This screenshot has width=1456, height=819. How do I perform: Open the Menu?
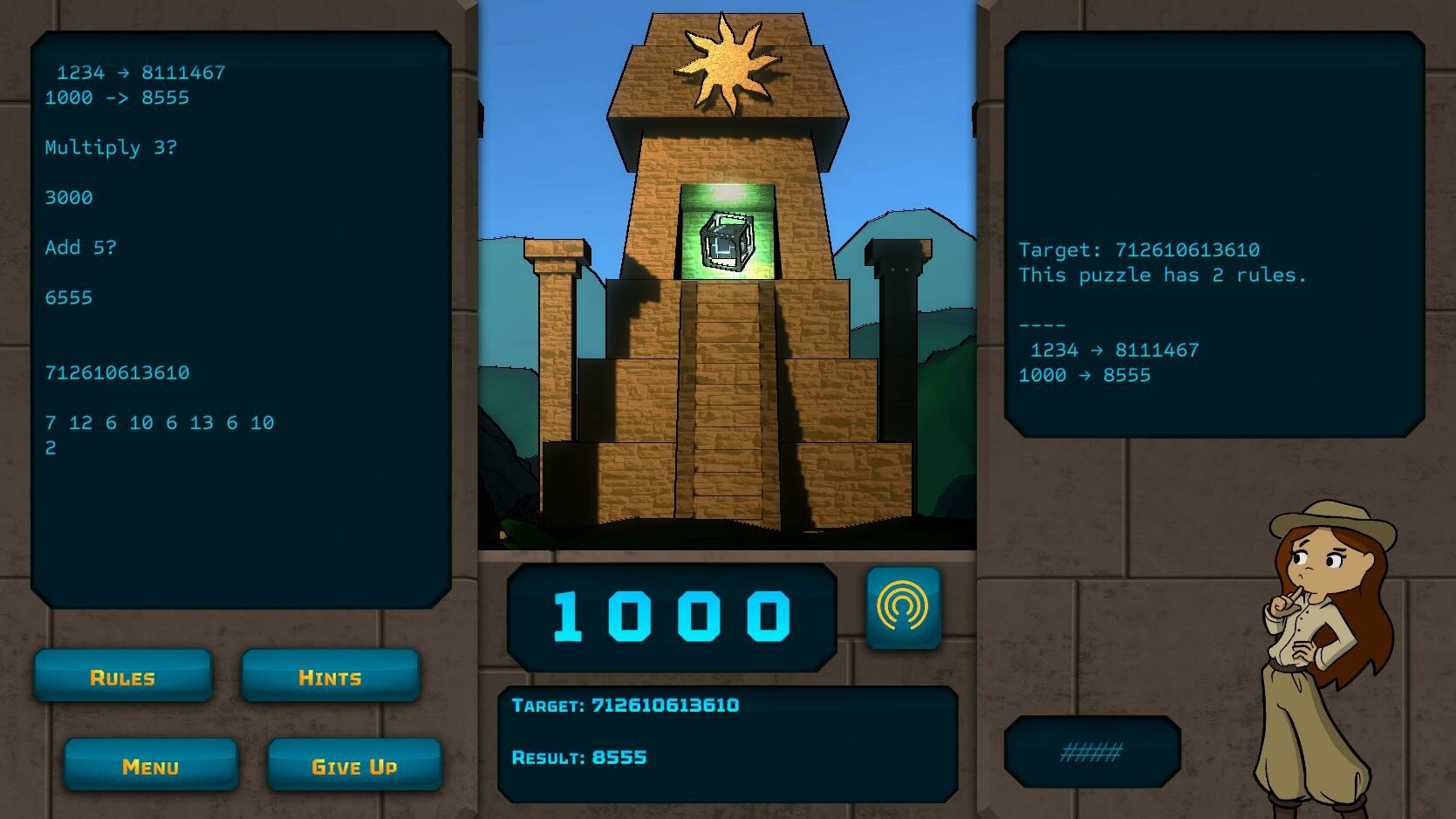[x=150, y=765]
